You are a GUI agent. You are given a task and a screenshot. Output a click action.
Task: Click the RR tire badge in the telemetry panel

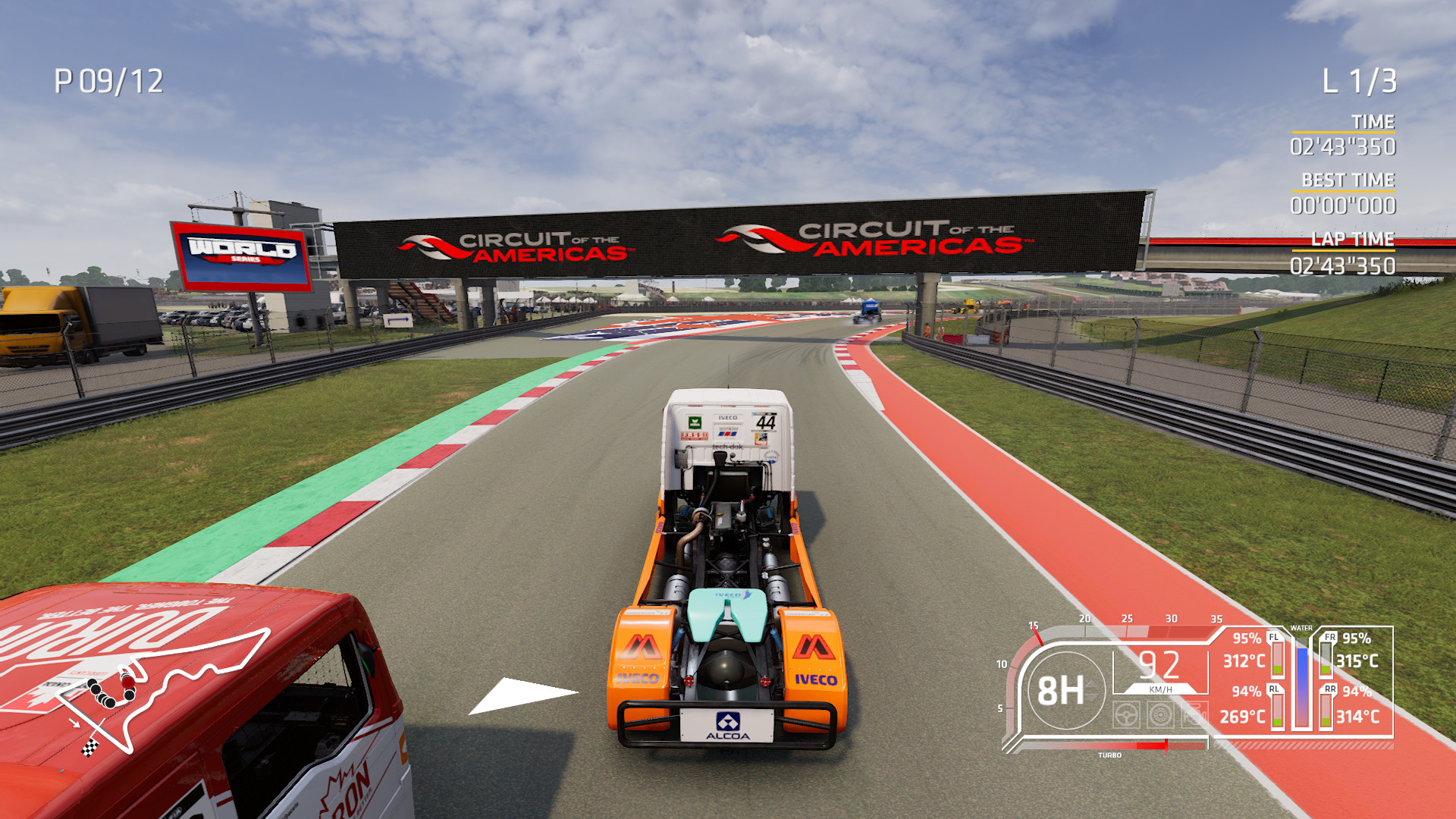click(x=1330, y=690)
